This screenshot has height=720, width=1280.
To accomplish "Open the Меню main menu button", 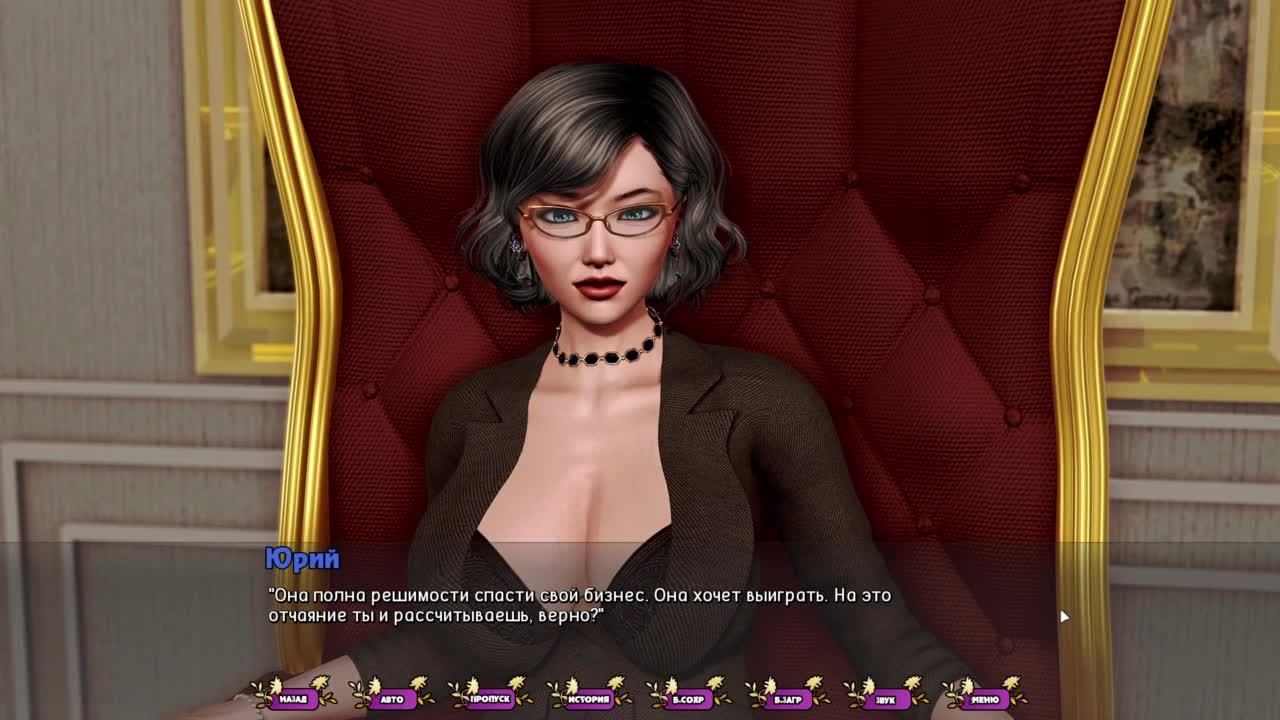I will coord(985,699).
